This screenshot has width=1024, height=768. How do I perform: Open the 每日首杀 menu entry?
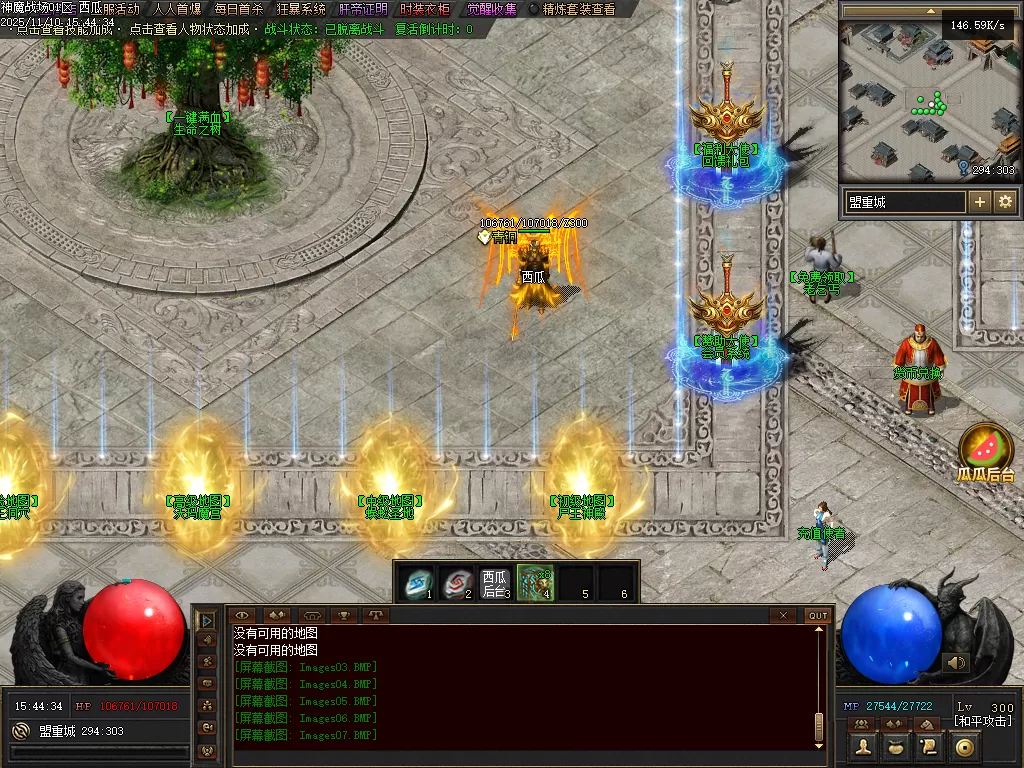tap(239, 9)
